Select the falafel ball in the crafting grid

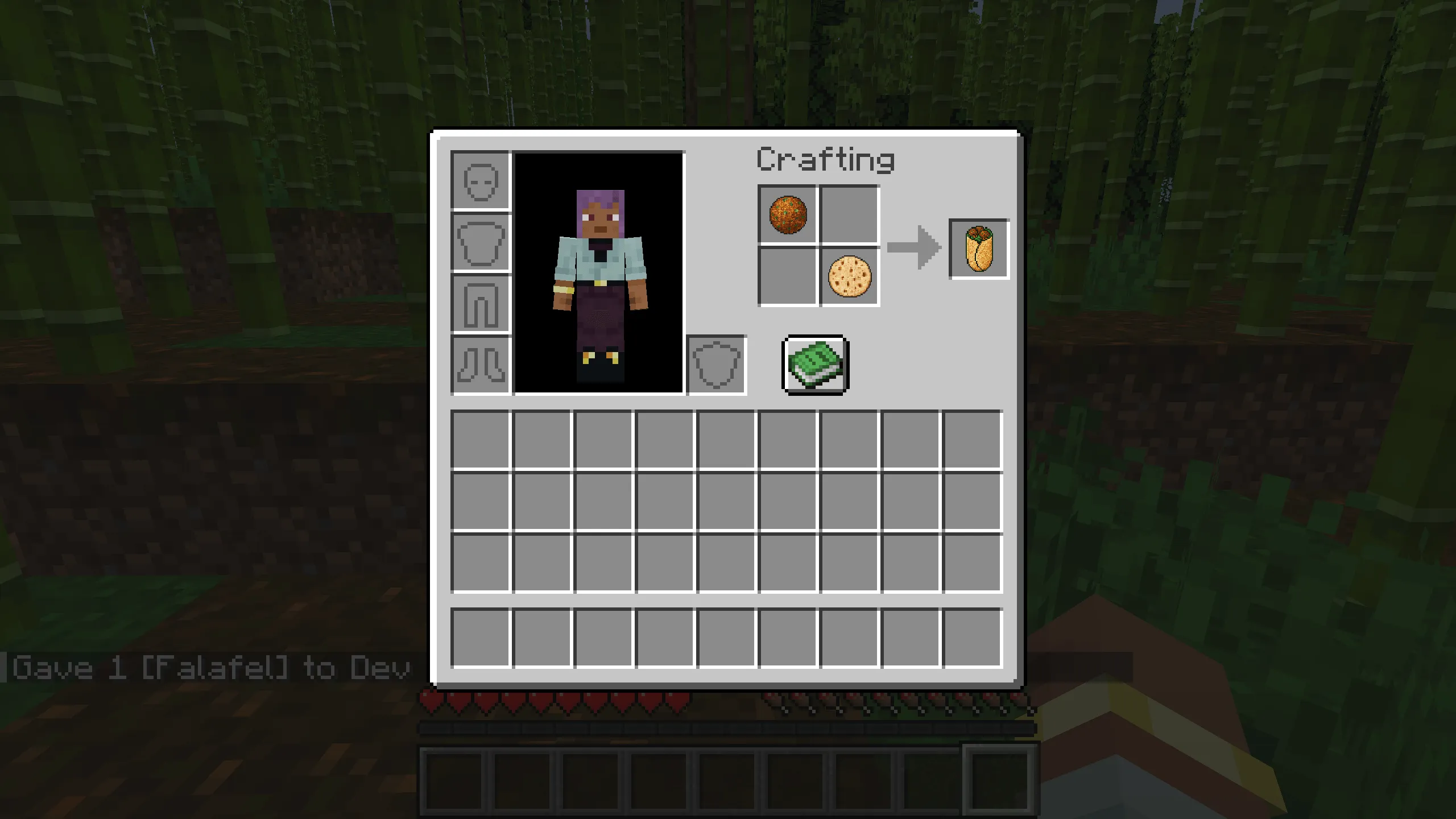(x=789, y=214)
